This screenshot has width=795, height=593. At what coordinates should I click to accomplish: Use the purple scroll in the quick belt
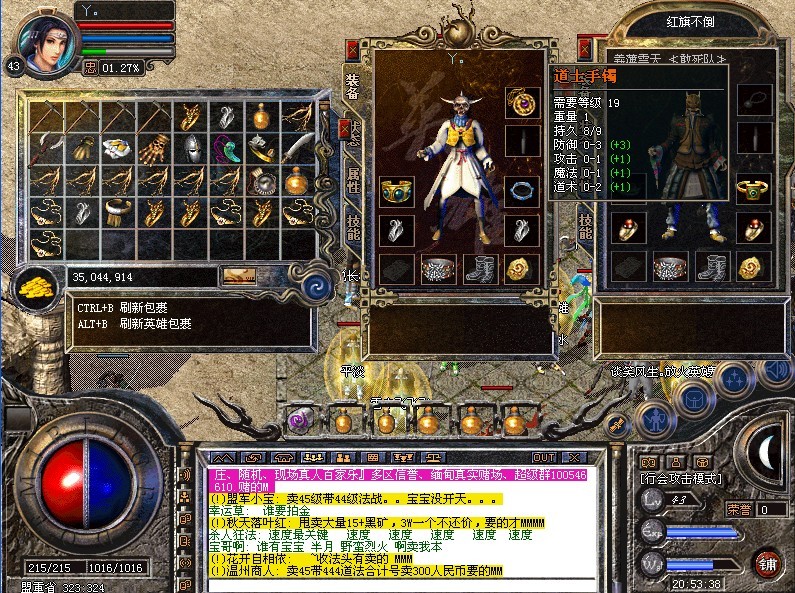(299, 419)
